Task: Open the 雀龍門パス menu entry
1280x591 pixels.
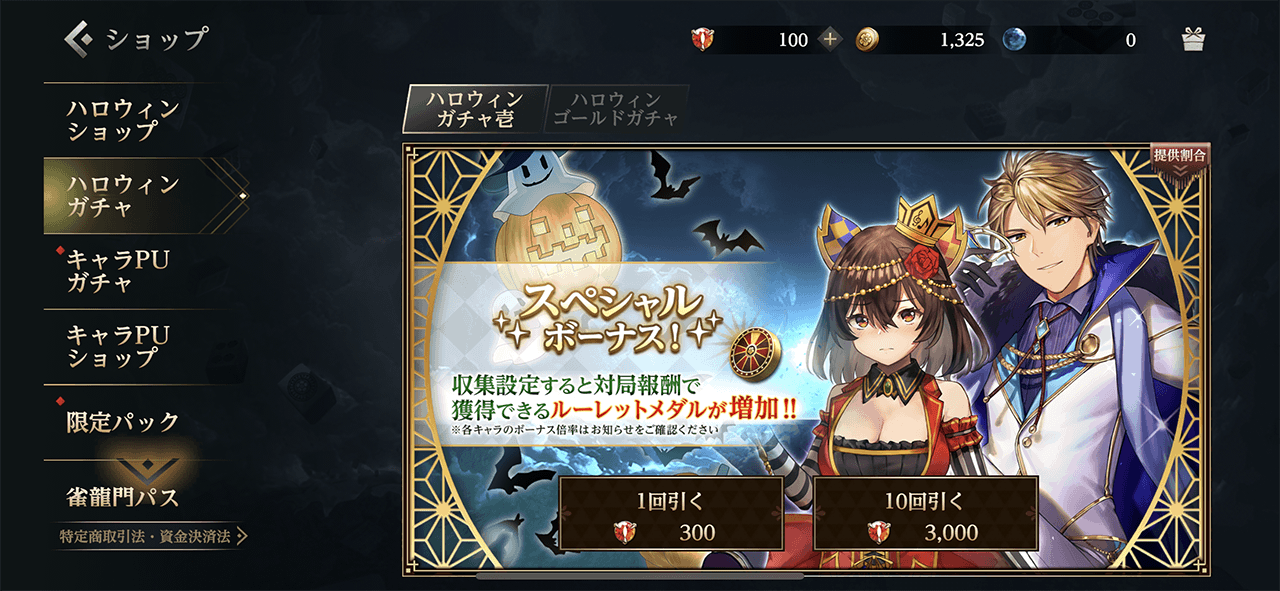Action: tap(124, 496)
